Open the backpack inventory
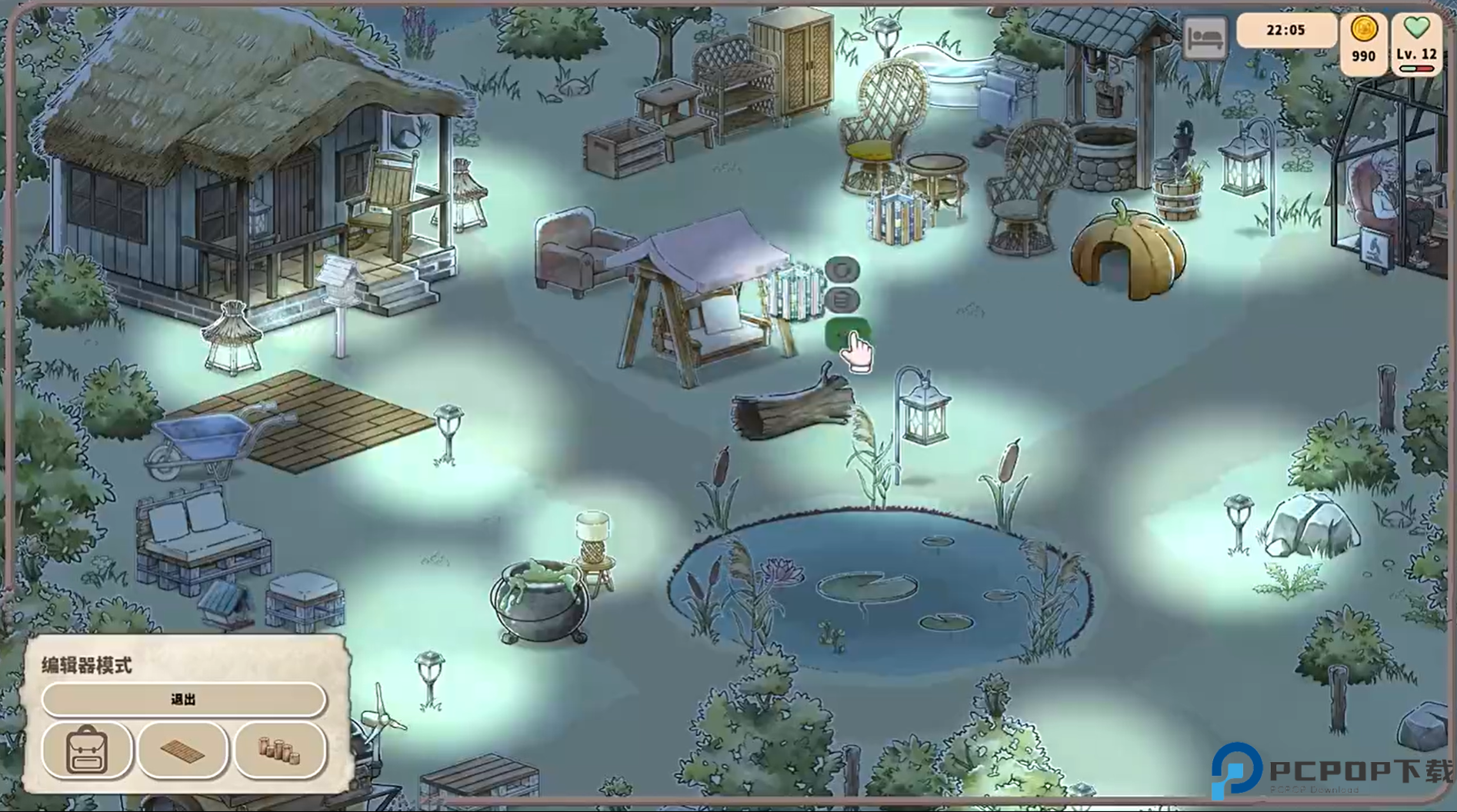 click(87, 750)
